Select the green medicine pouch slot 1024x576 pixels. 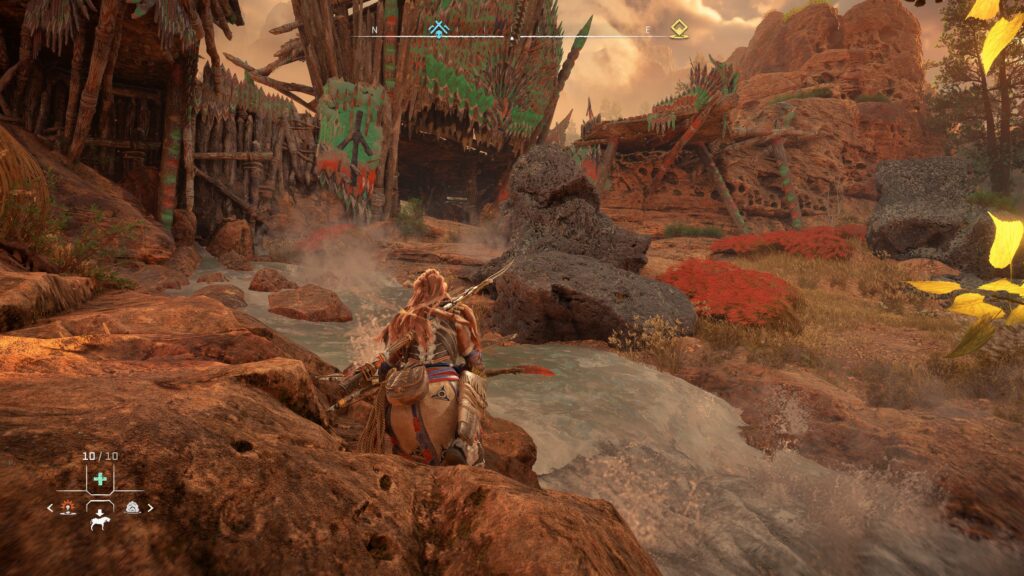(100, 479)
